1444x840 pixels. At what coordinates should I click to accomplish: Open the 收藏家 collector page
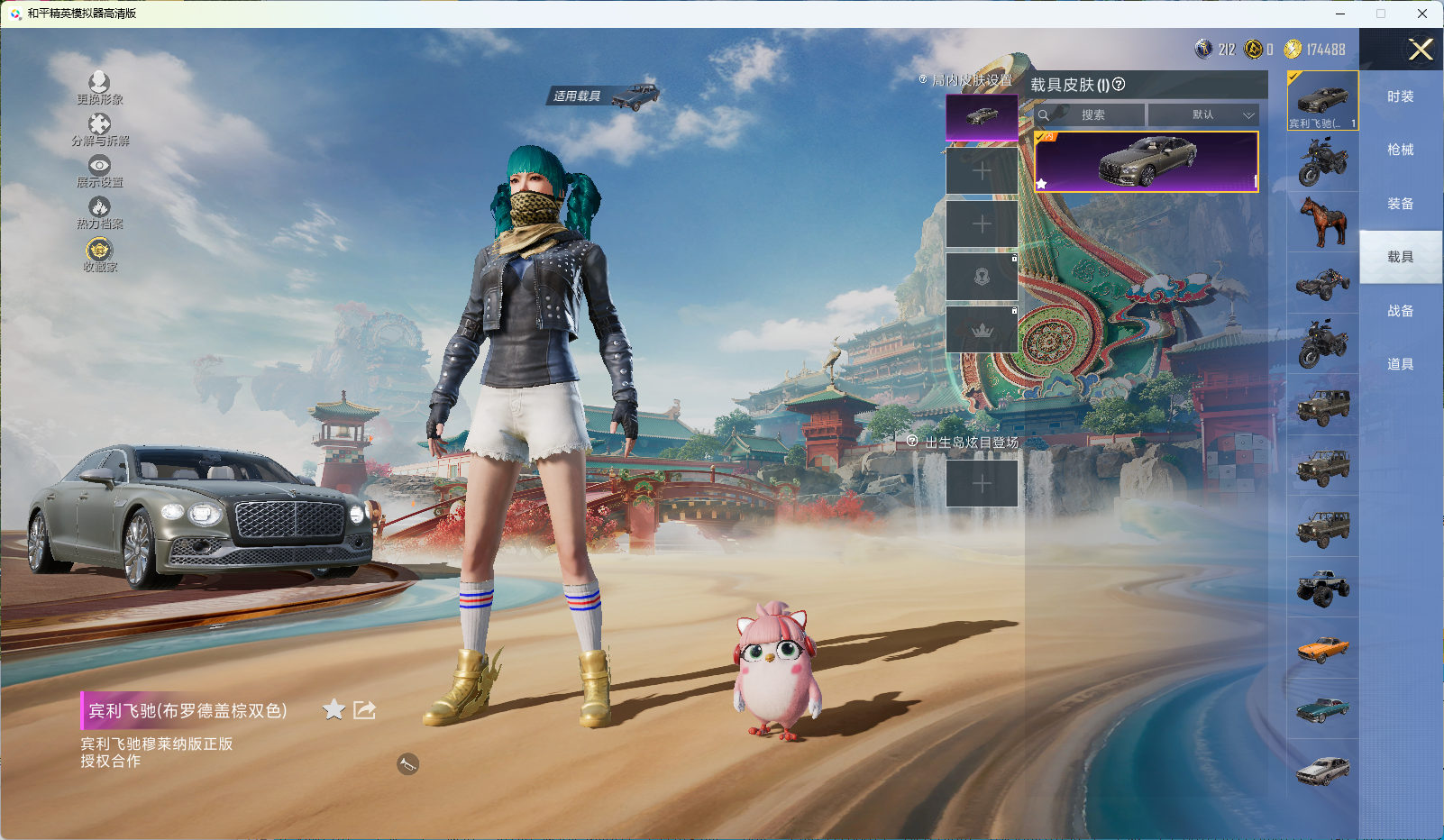99,254
